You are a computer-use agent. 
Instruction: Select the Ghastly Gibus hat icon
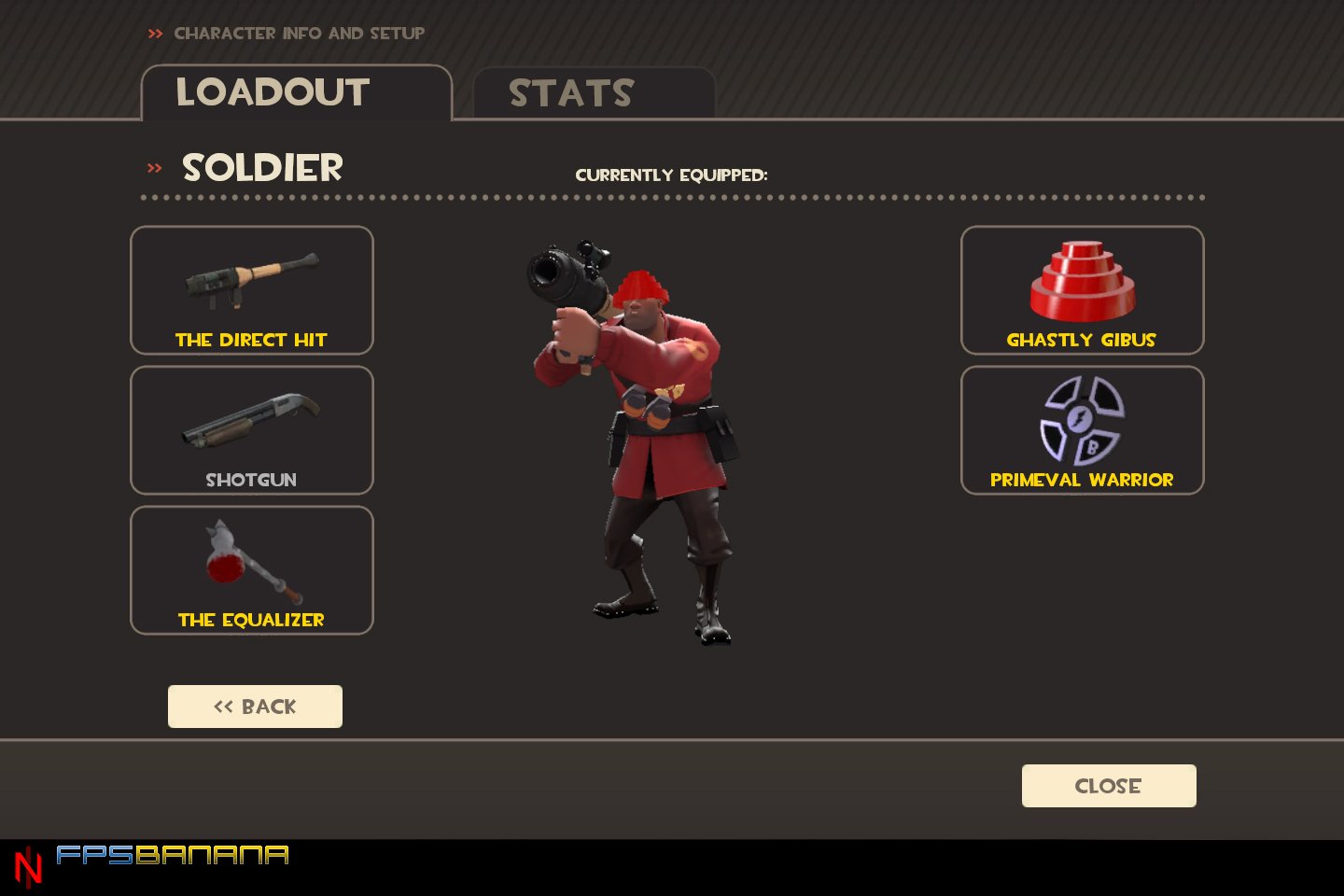(x=1081, y=280)
